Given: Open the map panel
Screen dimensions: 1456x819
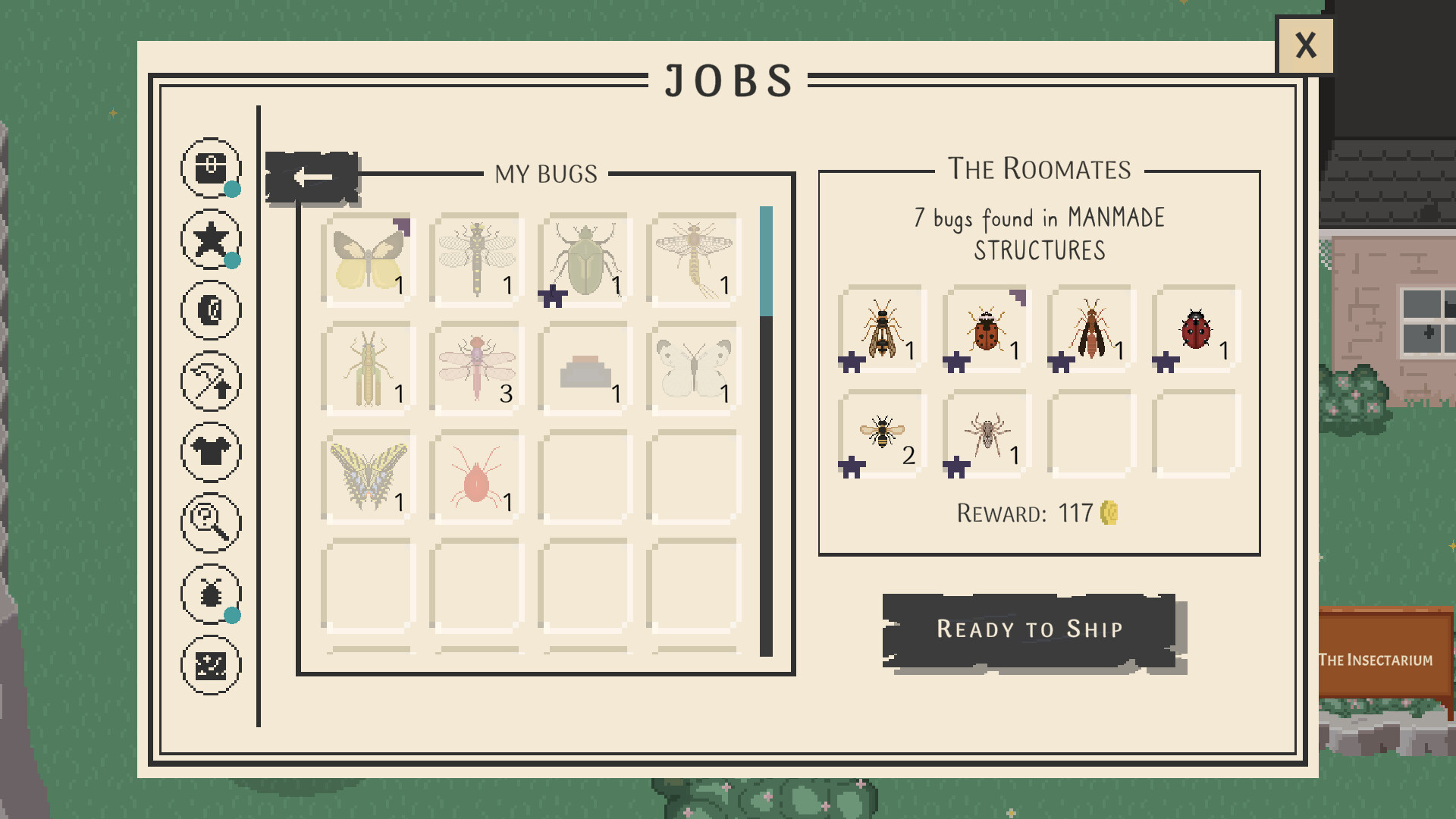Looking at the screenshot, I should [x=211, y=665].
